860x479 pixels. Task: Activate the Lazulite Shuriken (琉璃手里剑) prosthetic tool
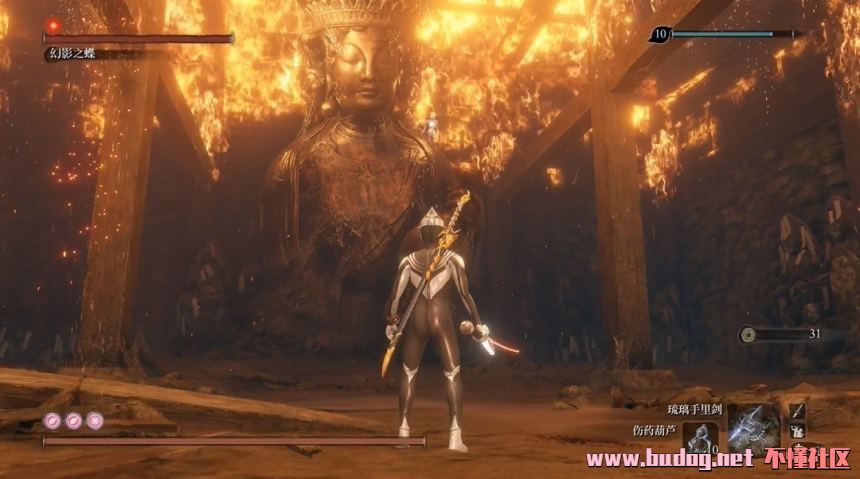[752, 426]
